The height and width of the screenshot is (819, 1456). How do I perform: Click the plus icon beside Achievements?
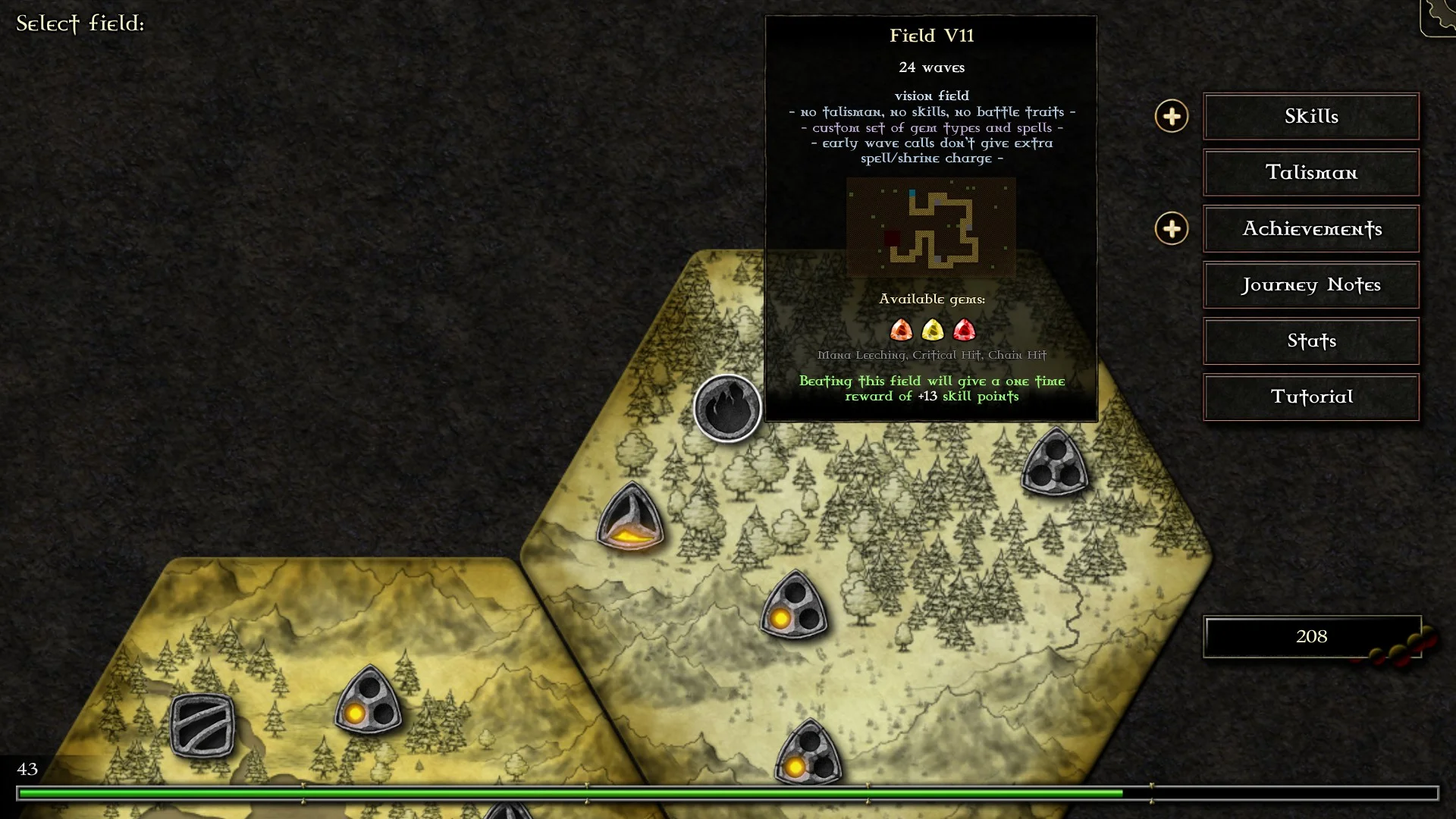[1172, 229]
